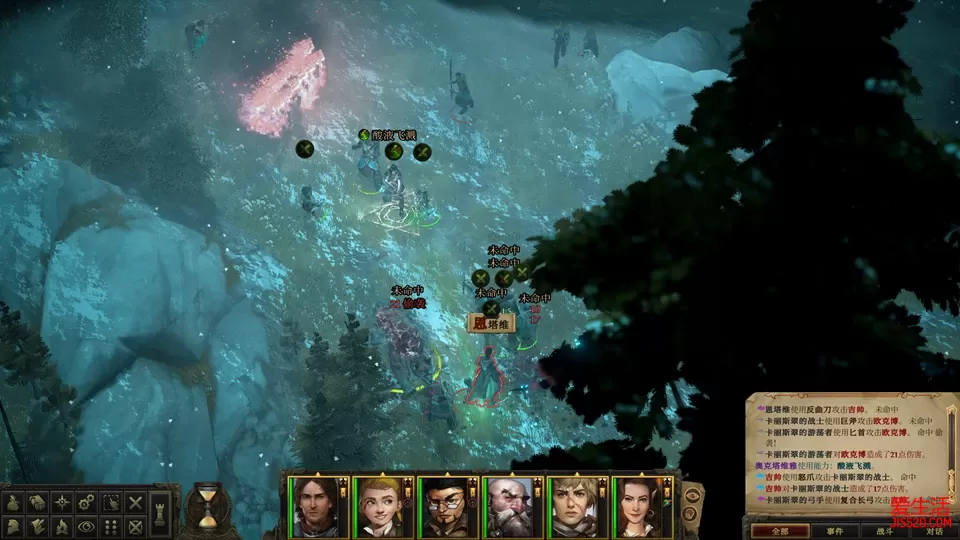Switch combat log to 战斗 tab

click(884, 531)
